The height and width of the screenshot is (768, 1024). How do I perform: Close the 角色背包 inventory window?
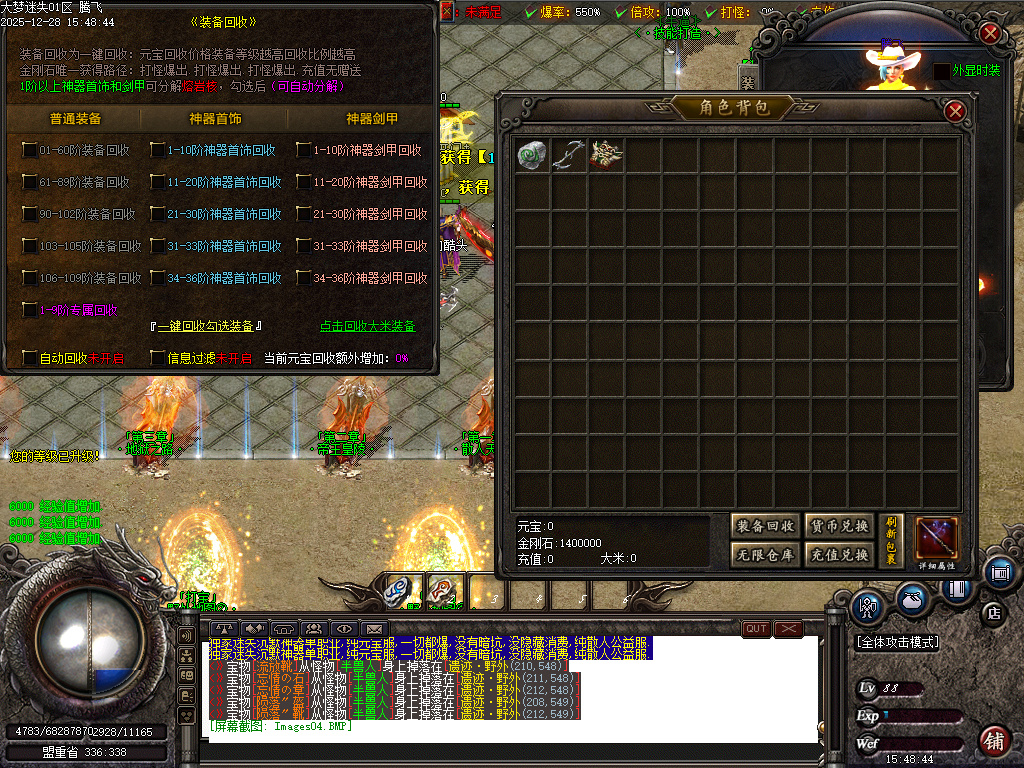click(x=955, y=110)
